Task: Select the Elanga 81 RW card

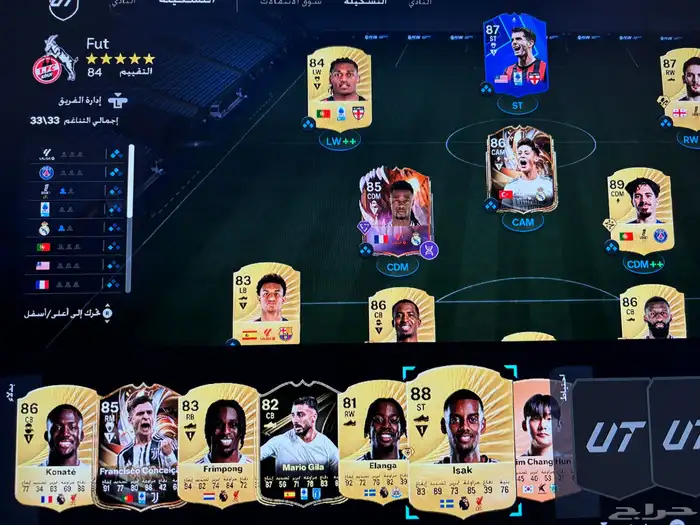Action: pyautogui.click(x=374, y=443)
